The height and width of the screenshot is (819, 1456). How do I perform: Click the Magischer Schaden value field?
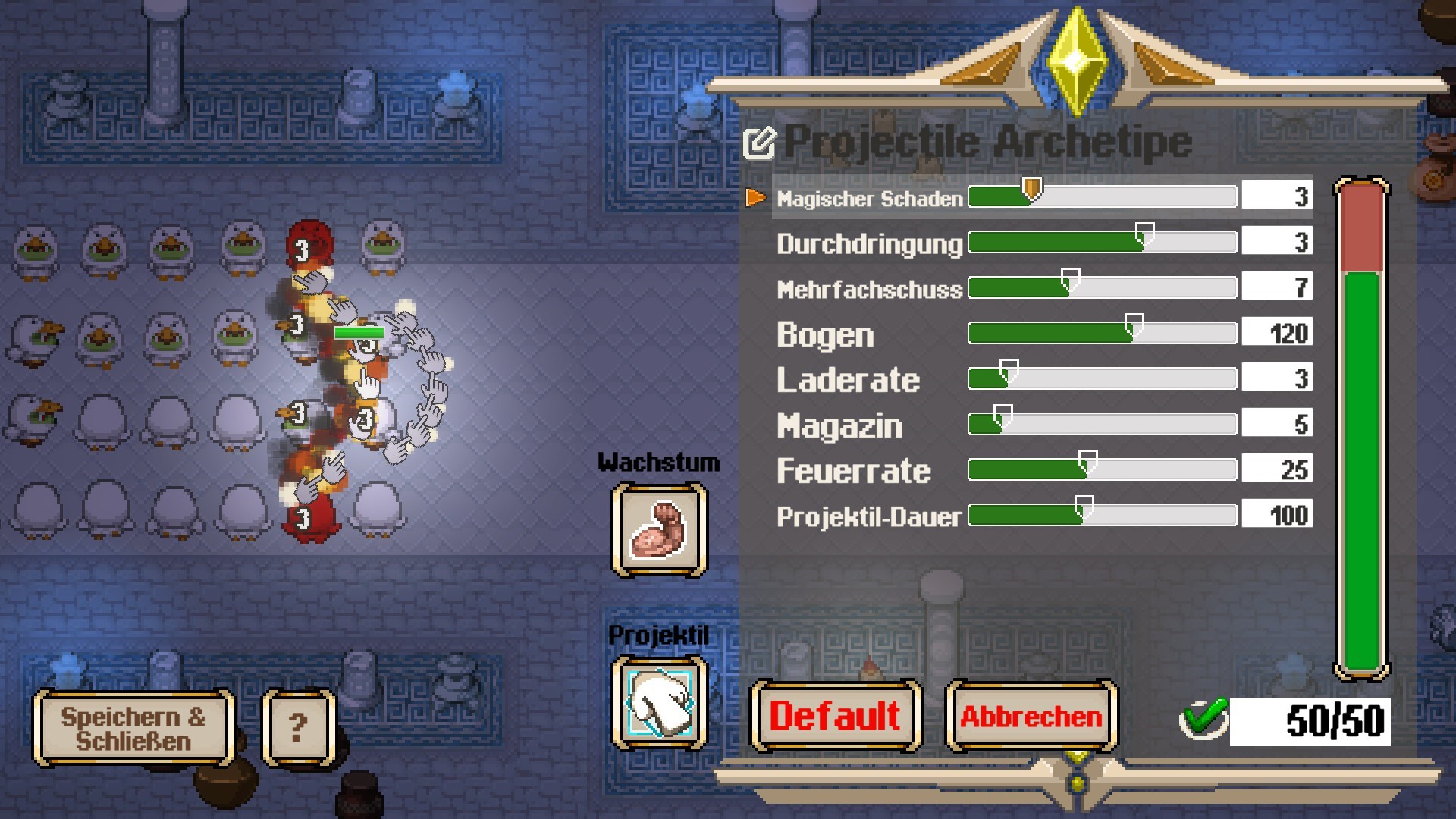point(1277,196)
